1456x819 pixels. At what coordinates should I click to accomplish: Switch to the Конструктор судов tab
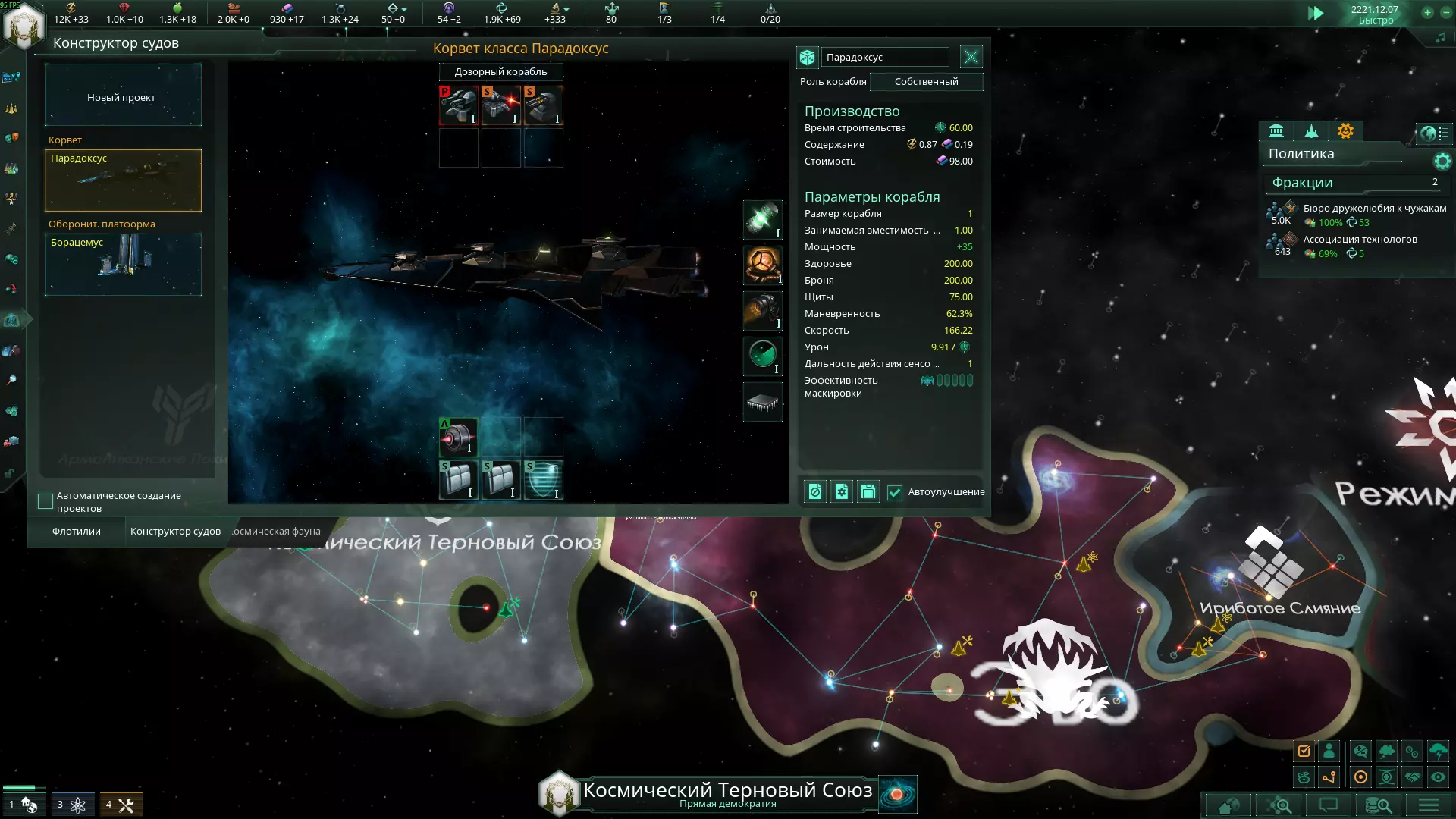pyautogui.click(x=175, y=532)
